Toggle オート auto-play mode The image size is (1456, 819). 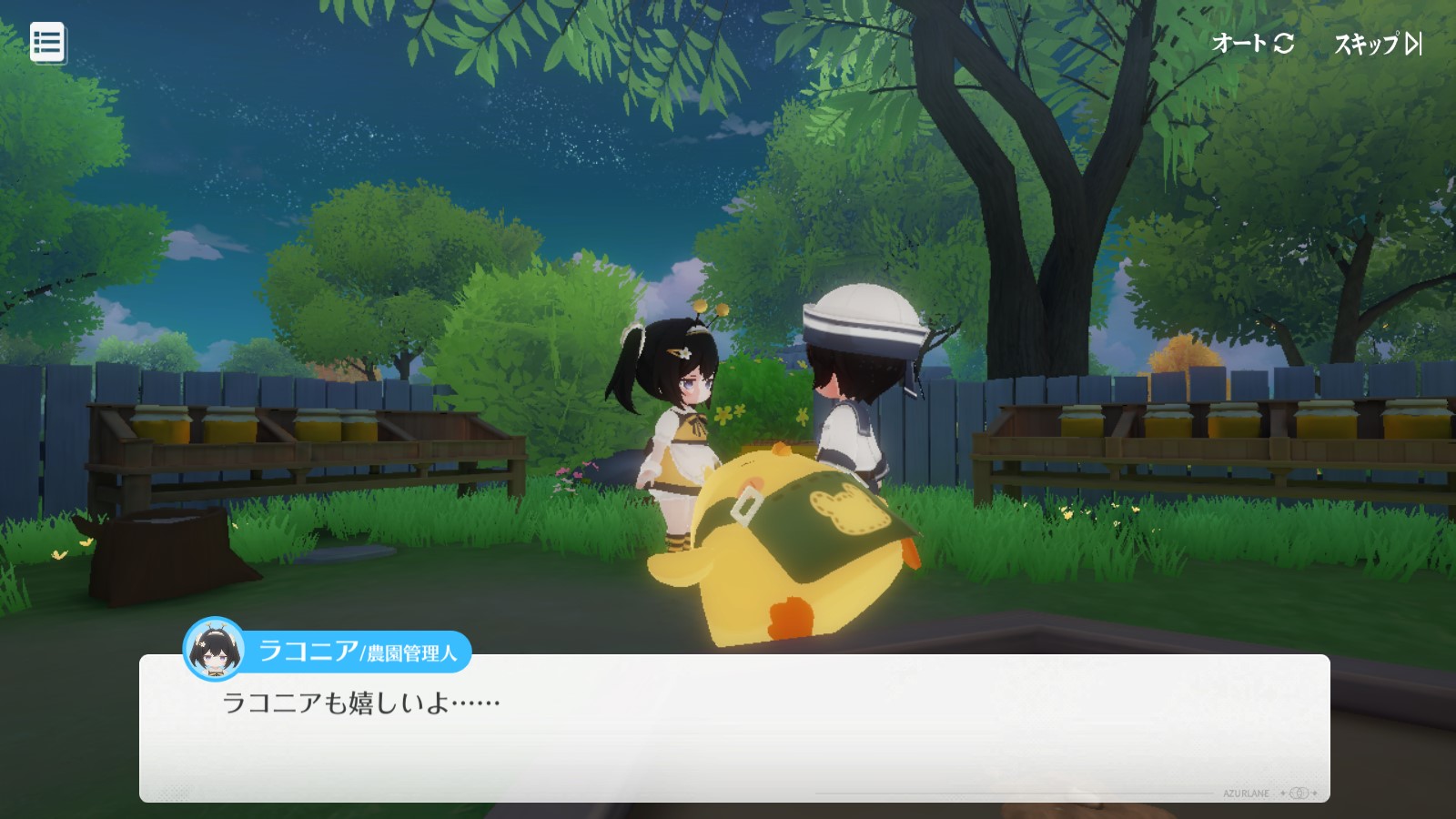point(1252,43)
